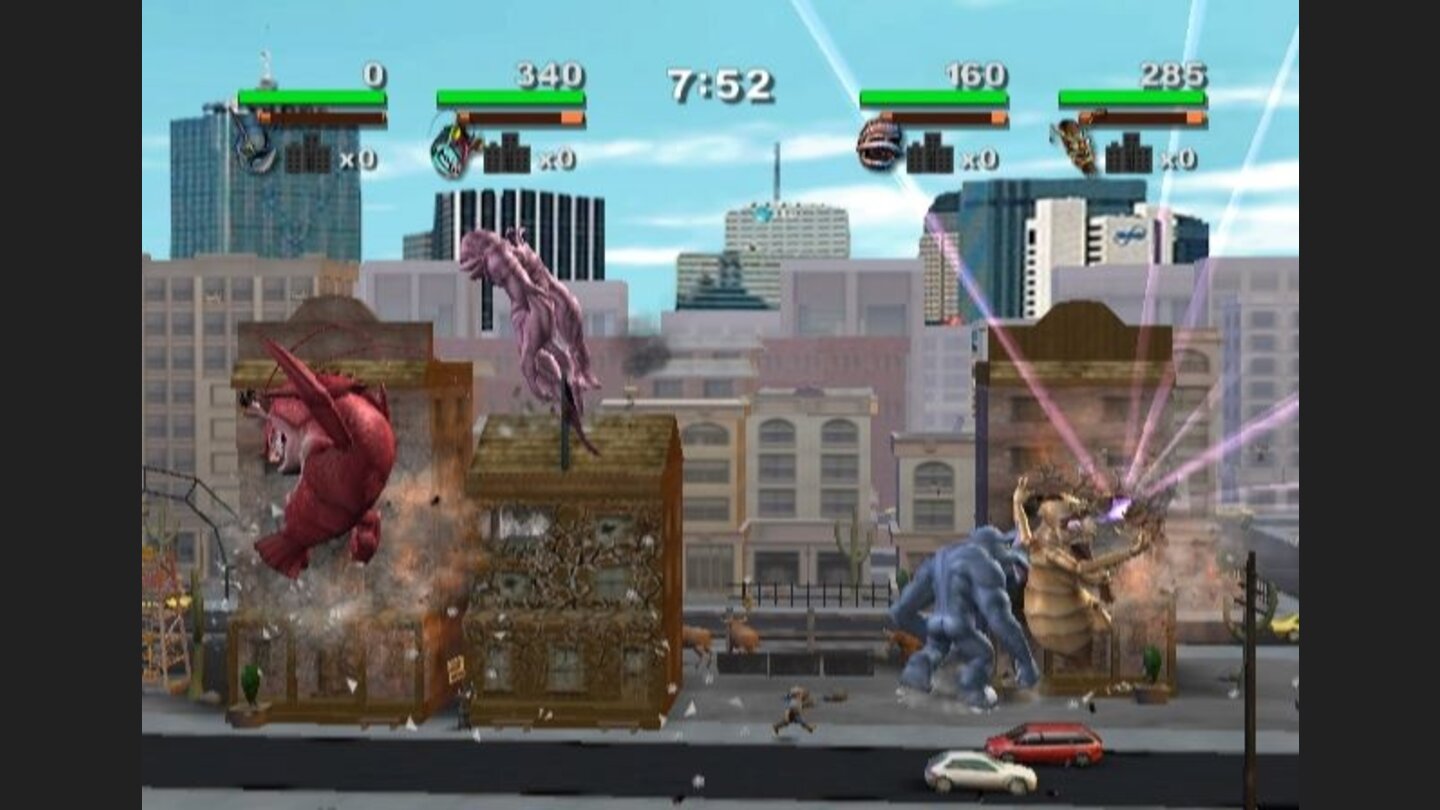Click Player 1's building destruction counter icon
The height and width of the screenshot is (810, 1440).
(x=308, y=156)
